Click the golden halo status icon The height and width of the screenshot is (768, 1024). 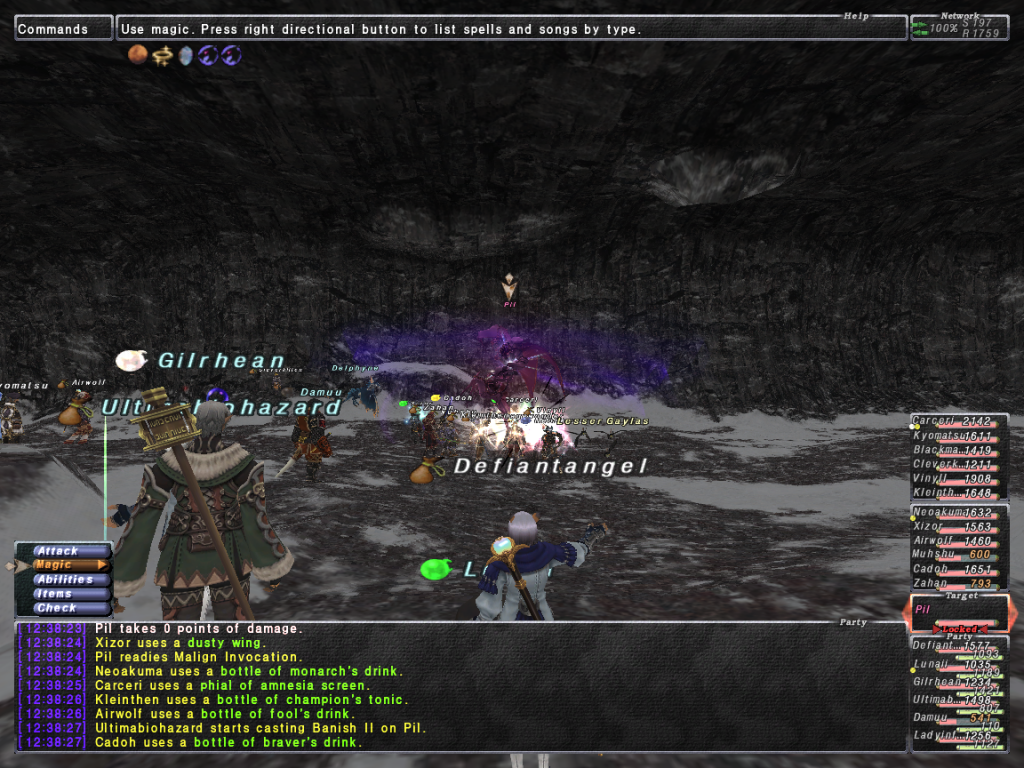pyautogui.click(x=162, y=55)
